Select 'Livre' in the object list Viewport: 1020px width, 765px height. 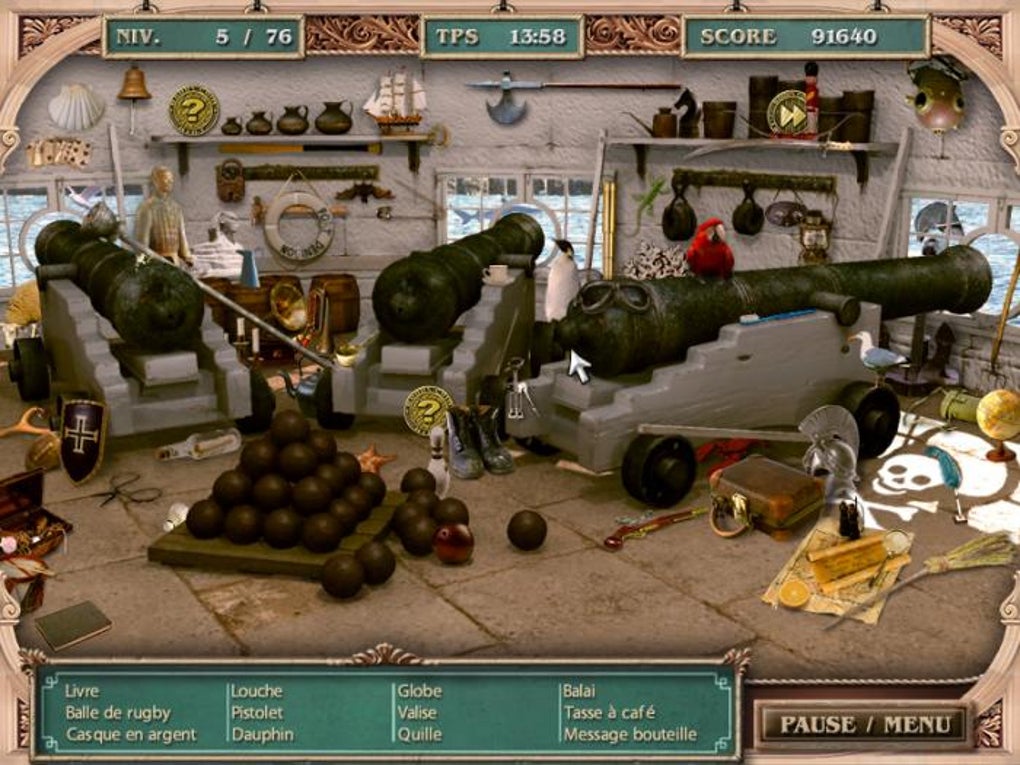[x=82, y=690]
